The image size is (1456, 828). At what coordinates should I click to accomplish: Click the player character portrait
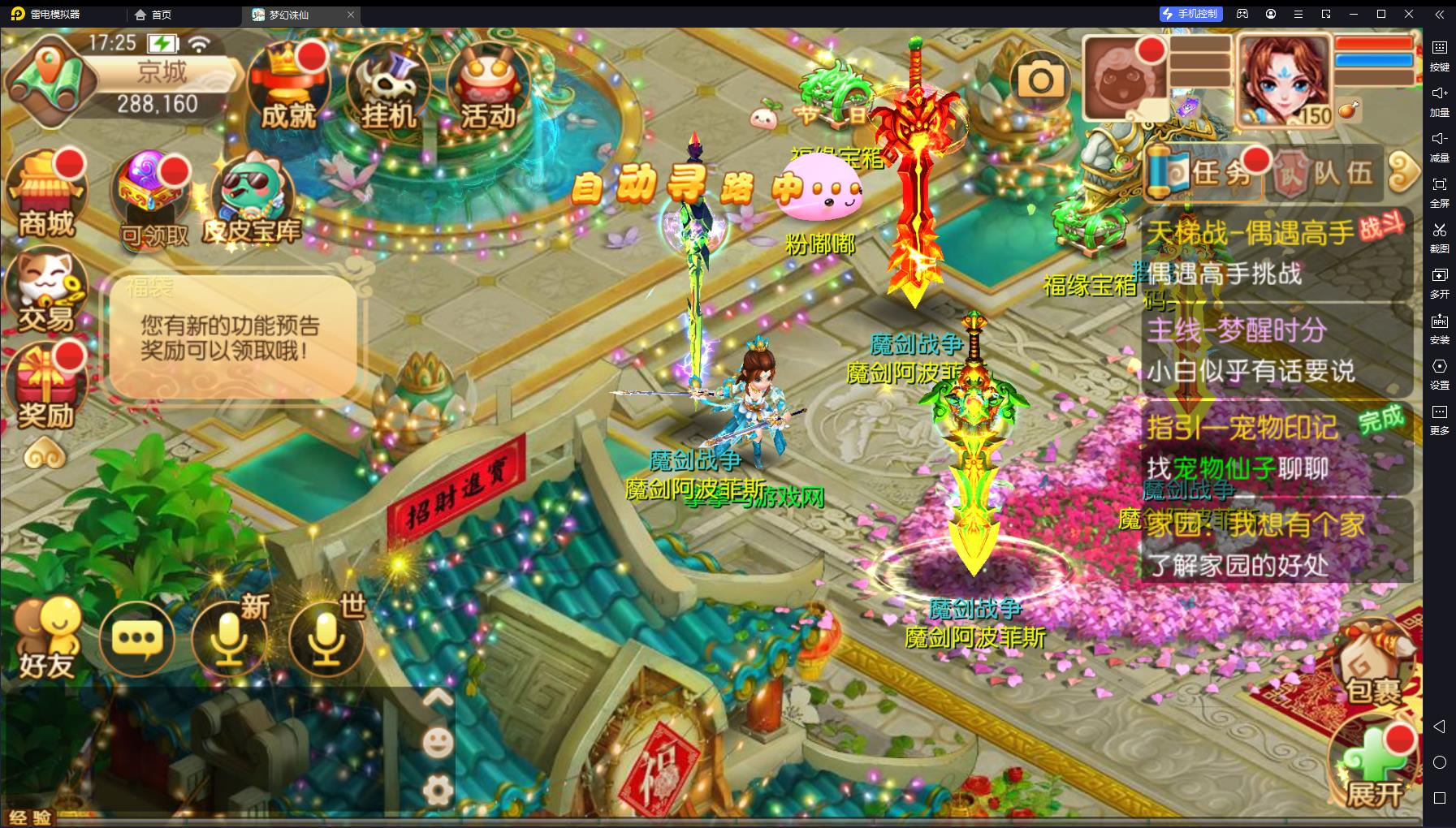point(1283,80)
